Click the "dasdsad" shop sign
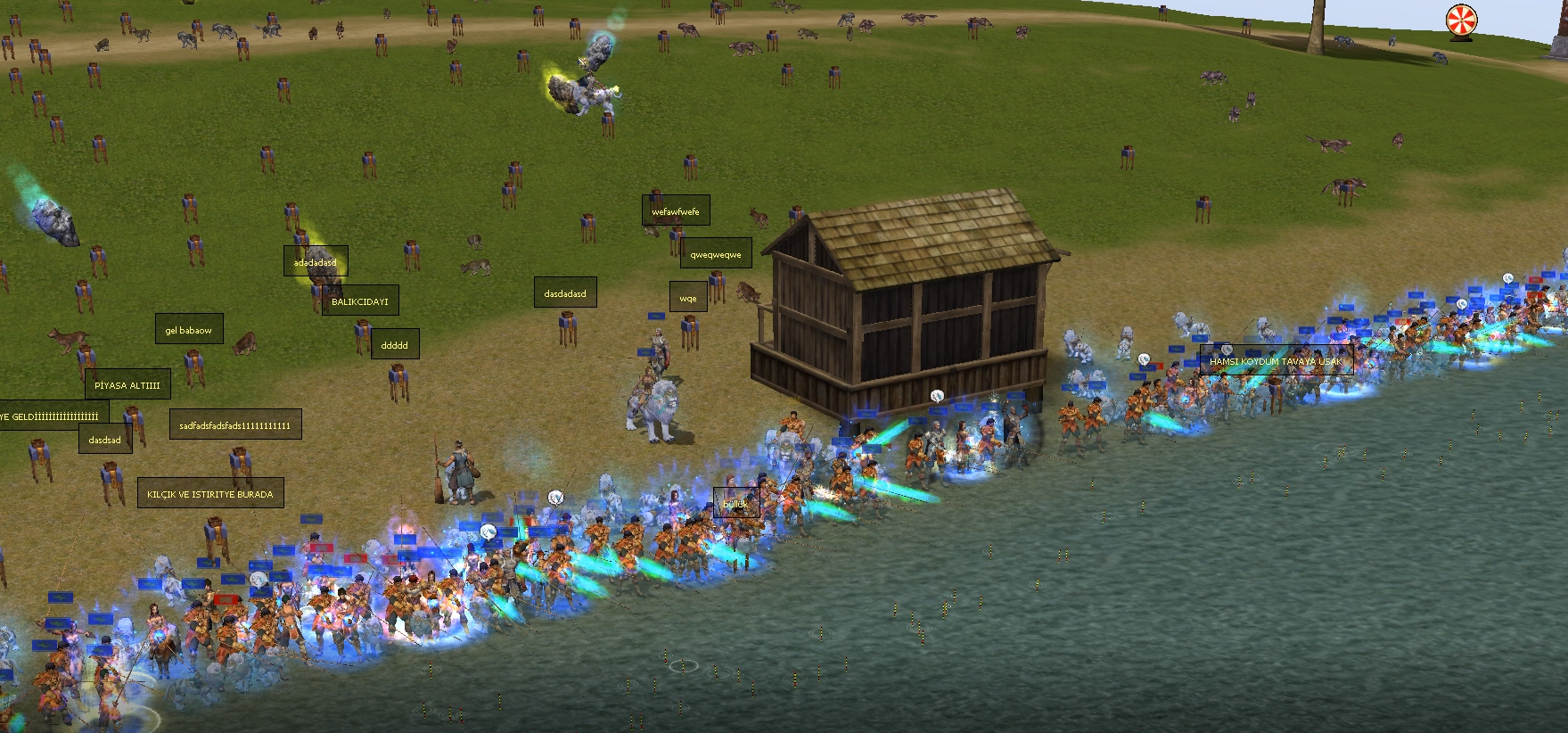 pos(105,440)
